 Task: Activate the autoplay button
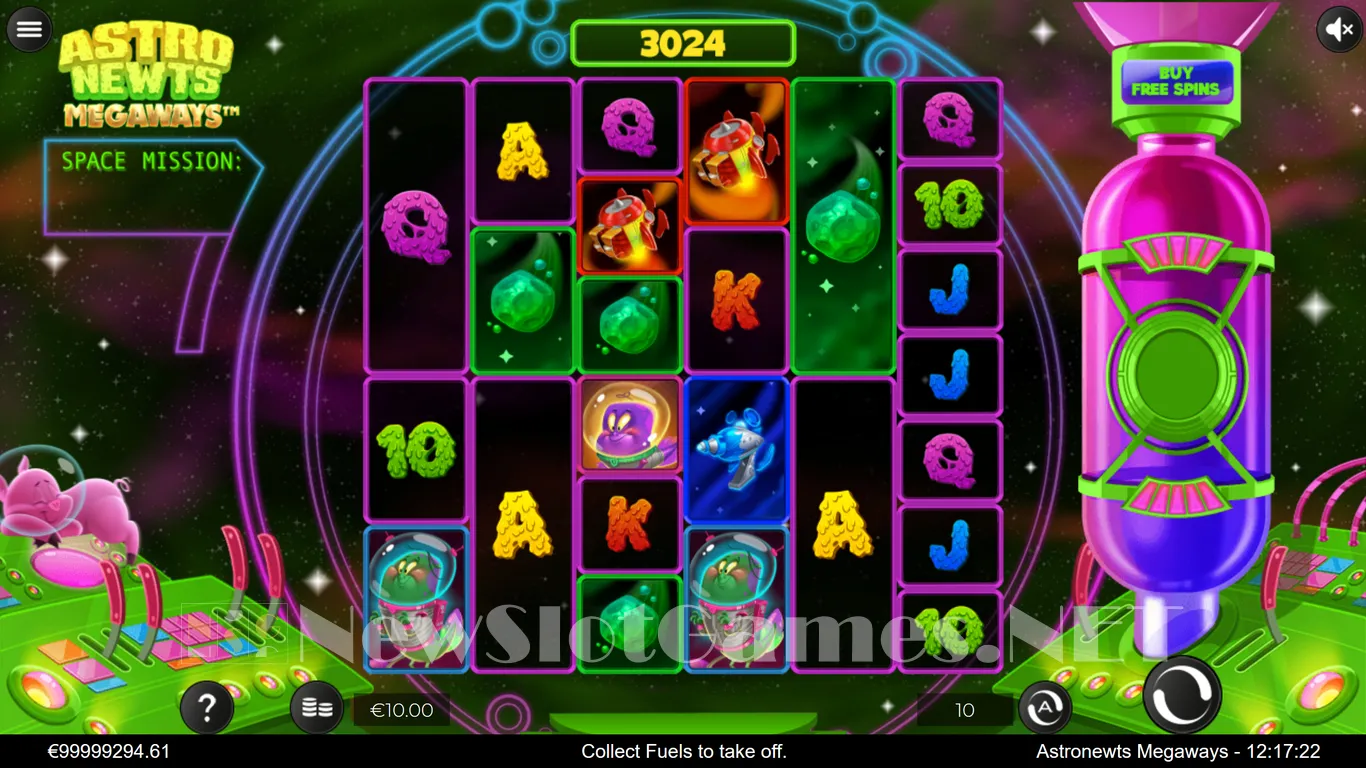pos(1044,709)
